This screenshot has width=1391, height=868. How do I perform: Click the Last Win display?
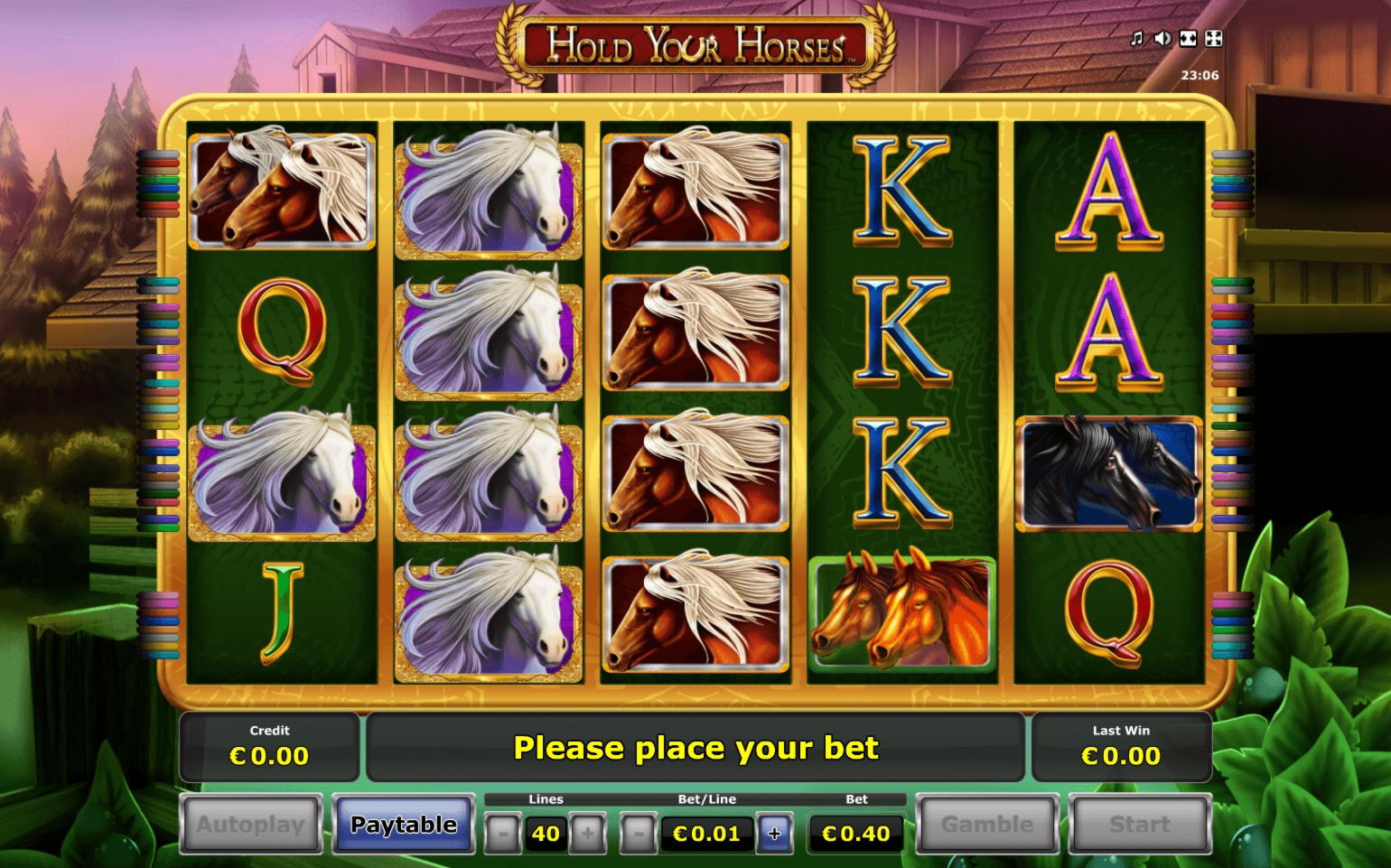(x=1120, y=747)
